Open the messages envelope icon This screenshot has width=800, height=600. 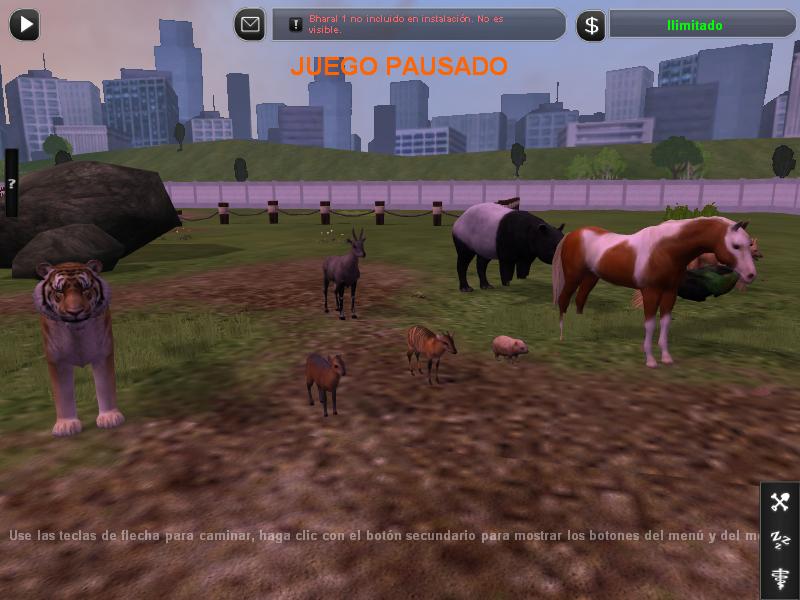click(x=250, y=24)
